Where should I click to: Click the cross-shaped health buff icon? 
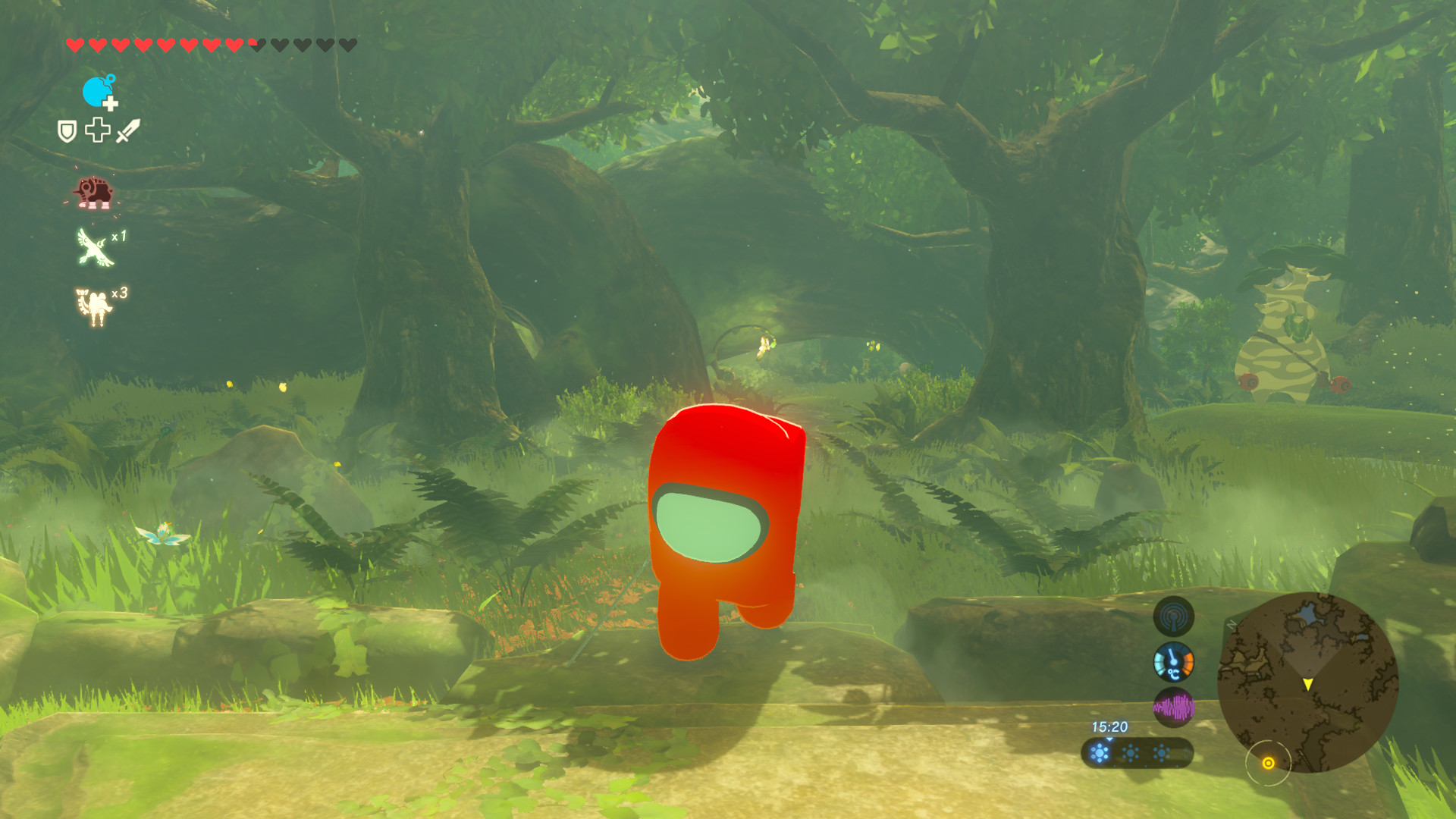pyautogui.click(x=96, y=130)
